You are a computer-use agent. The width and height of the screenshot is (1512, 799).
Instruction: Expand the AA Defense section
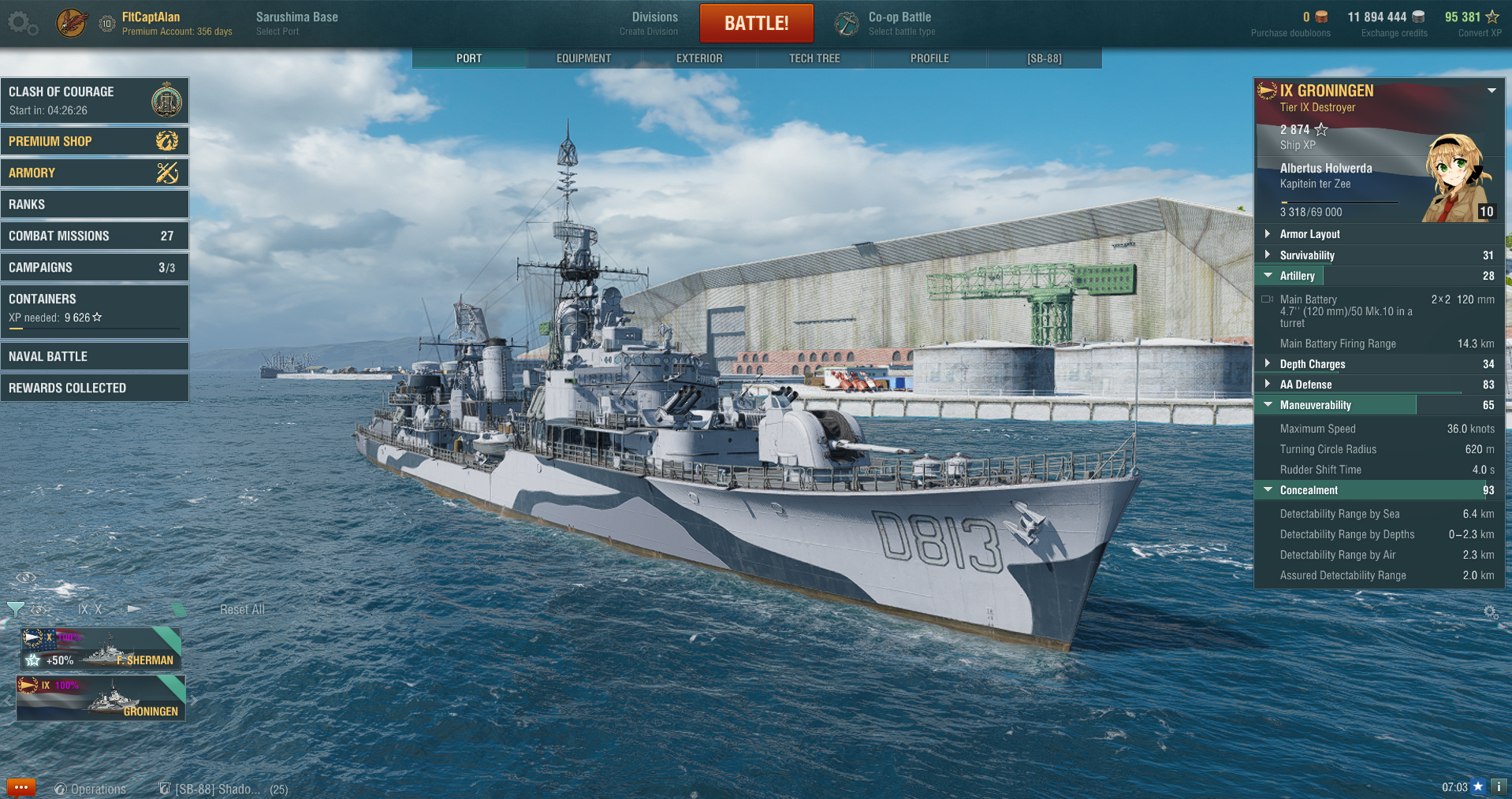point(1305,385)
